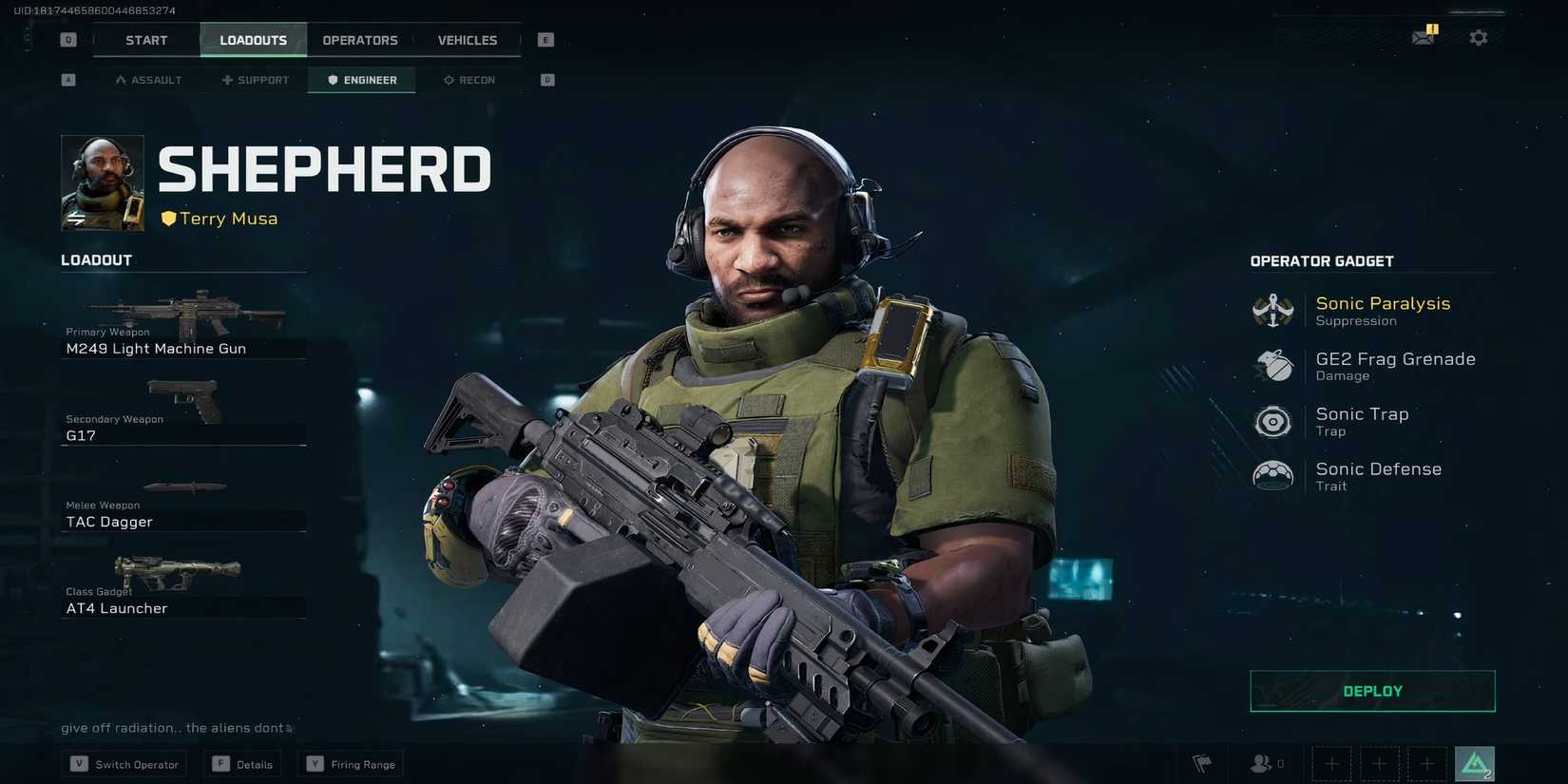
Task: Click the flag report icon bottom right
Action: click(1201, 763)
